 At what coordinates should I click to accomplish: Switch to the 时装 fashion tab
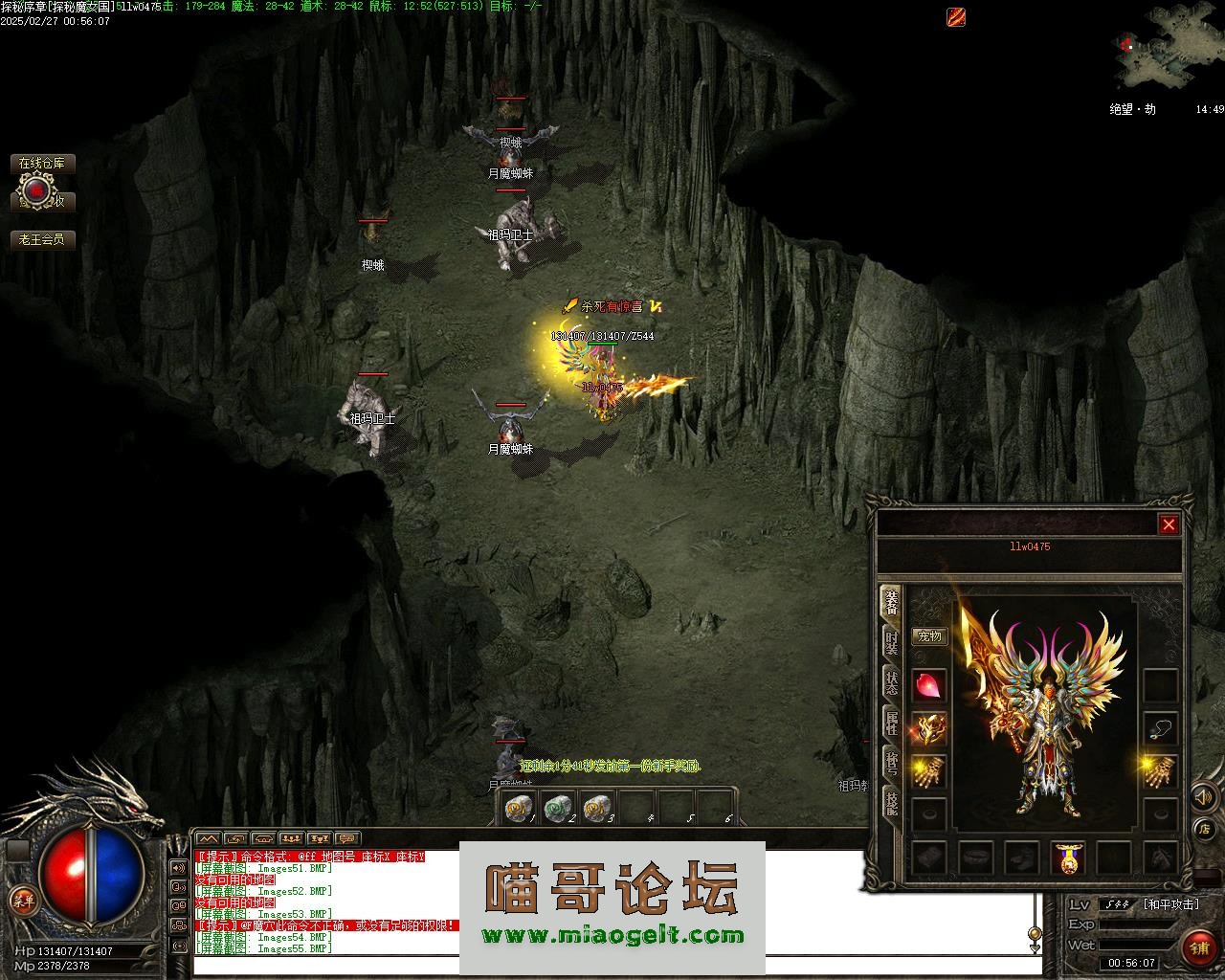coord(891,643)
